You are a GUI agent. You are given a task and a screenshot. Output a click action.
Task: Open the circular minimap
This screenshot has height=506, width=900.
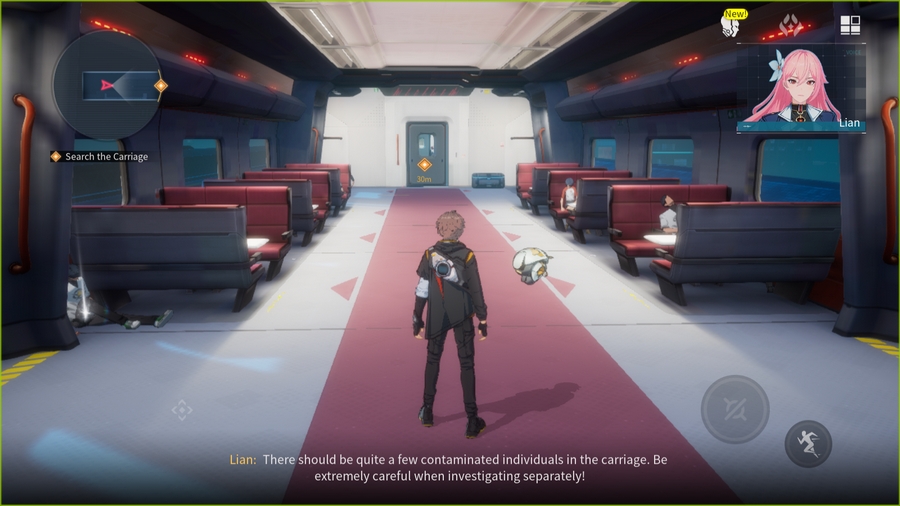pos(106,85)
